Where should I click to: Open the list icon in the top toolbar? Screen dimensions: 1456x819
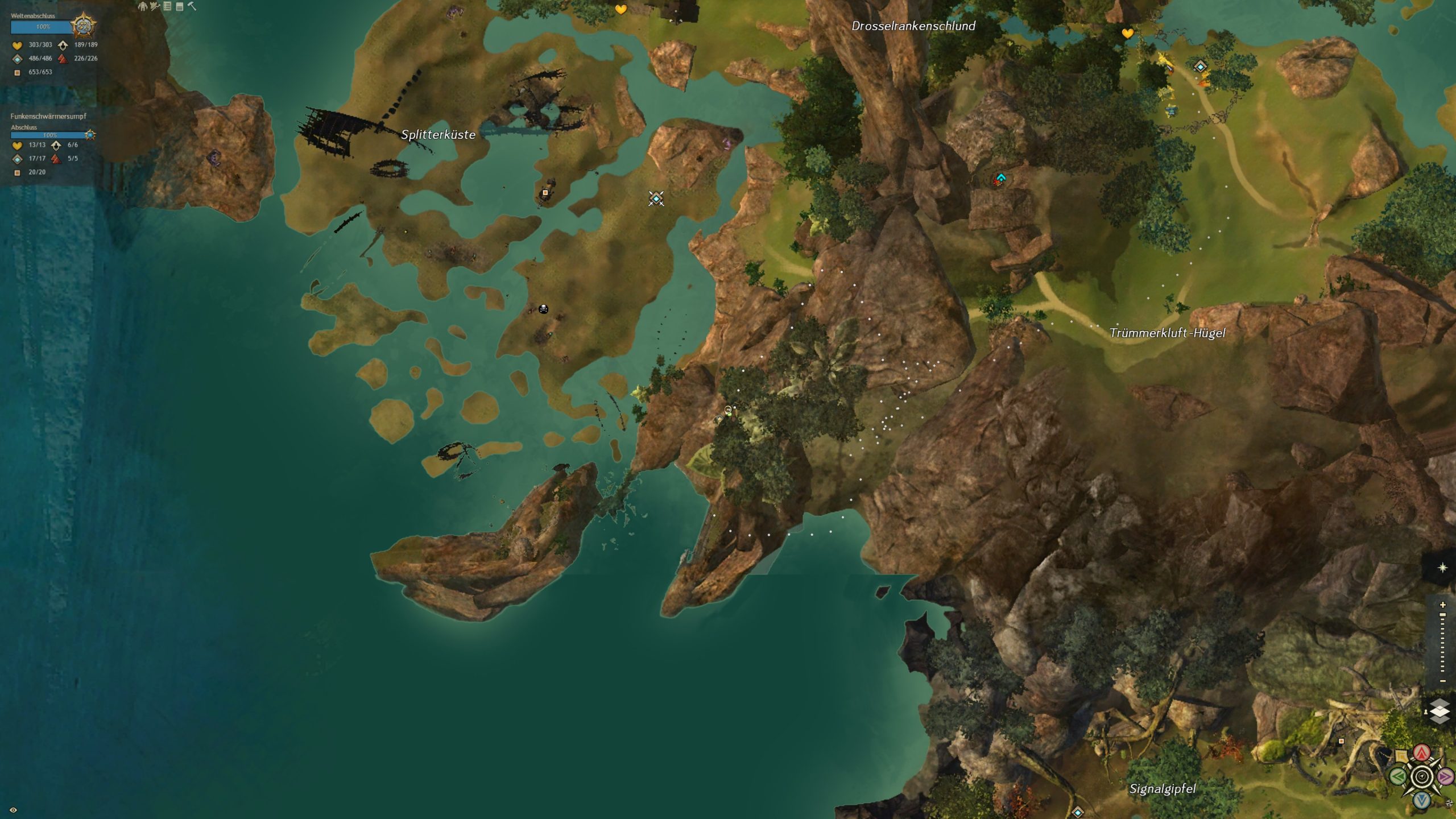point(167,6)
